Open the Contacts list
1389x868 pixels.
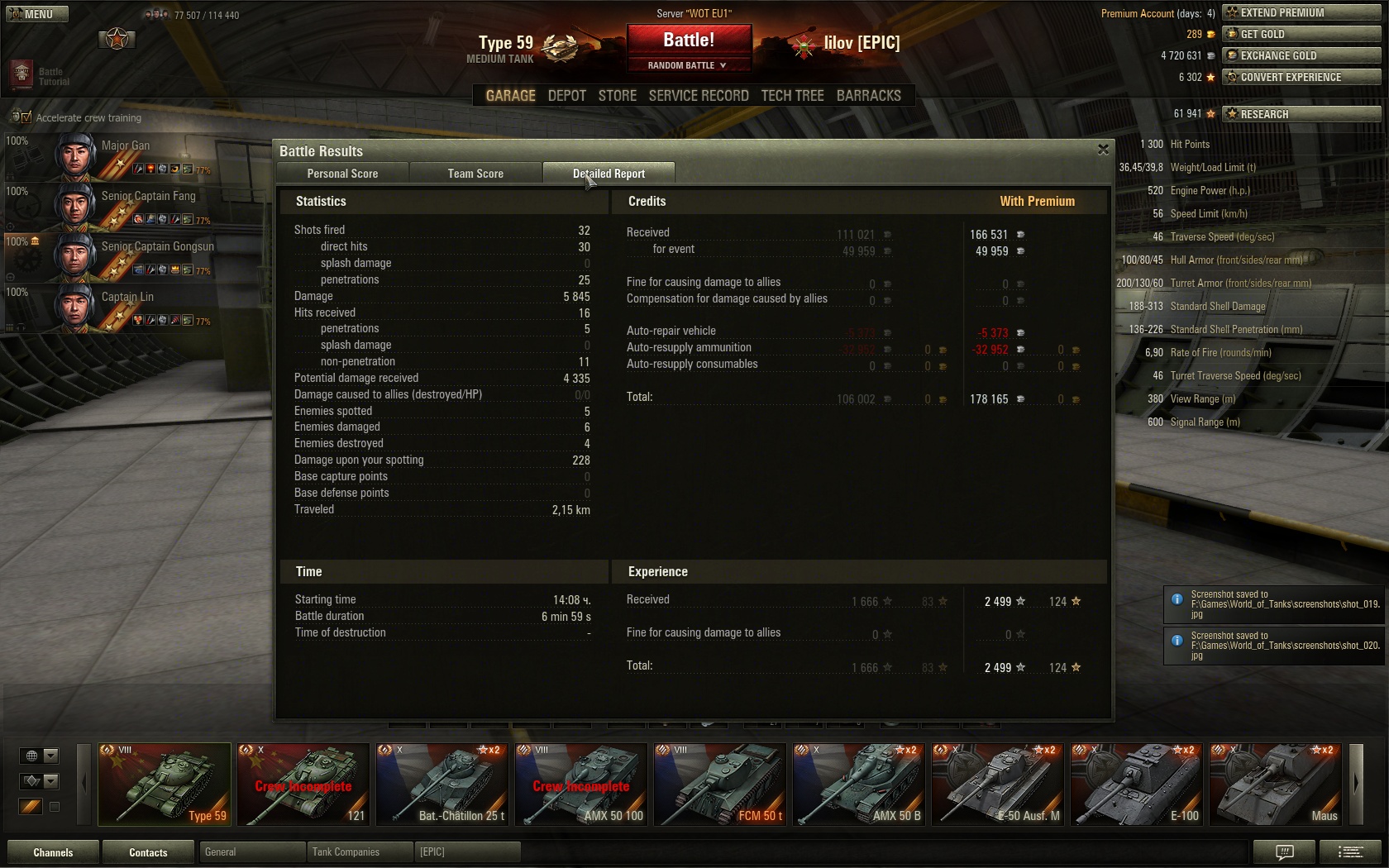point(148,852)
